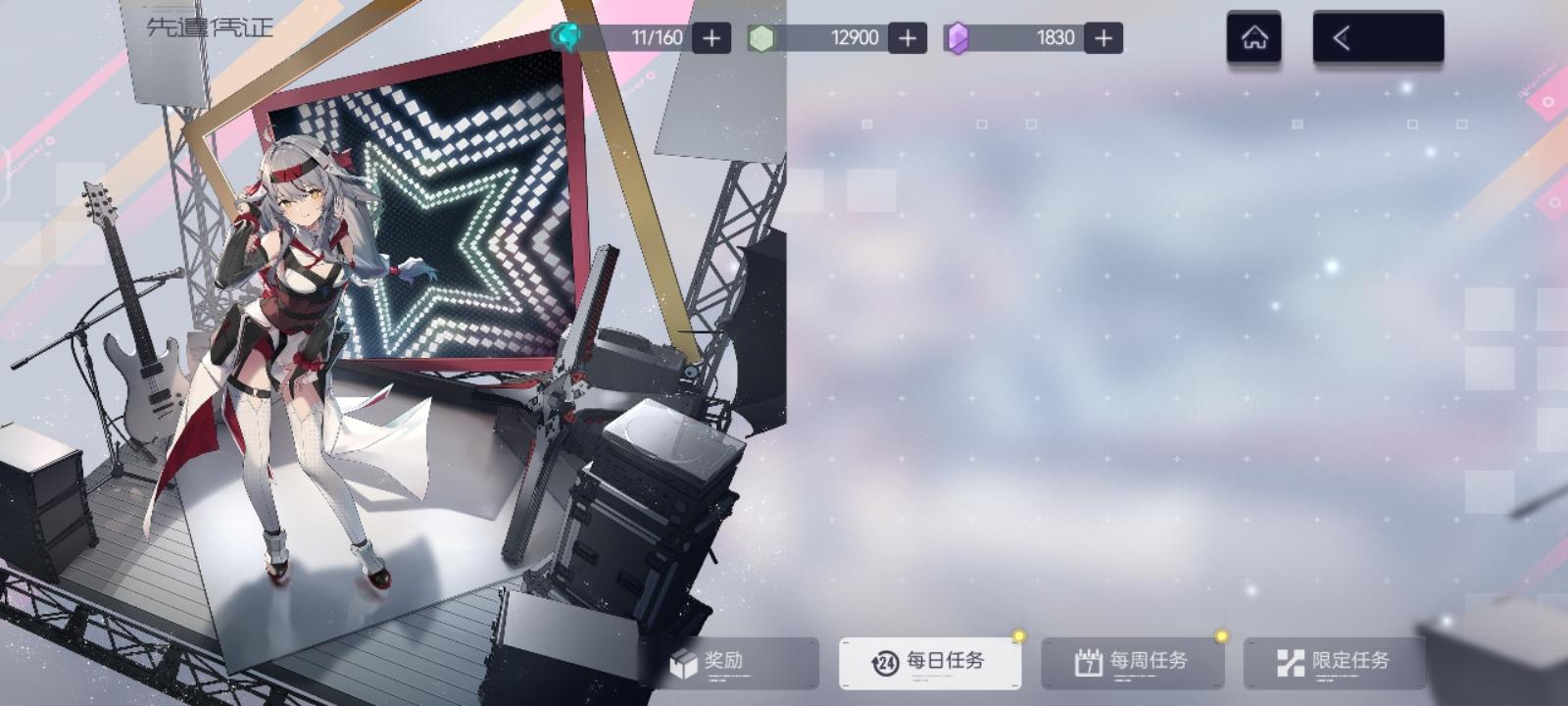Click the yellow dot on the weekly tasks button
The height and width of the screenshot is (706, 1568).
click(x=1218, y=637)
